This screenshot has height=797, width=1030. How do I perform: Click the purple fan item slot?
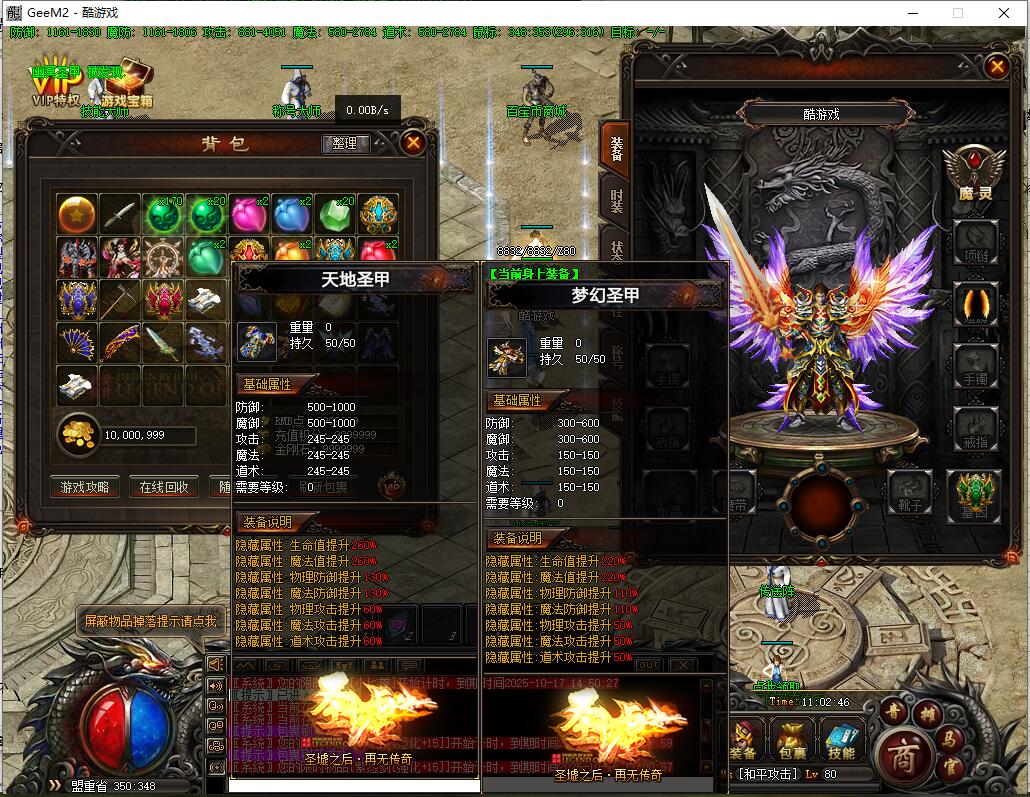pos(77,343)
